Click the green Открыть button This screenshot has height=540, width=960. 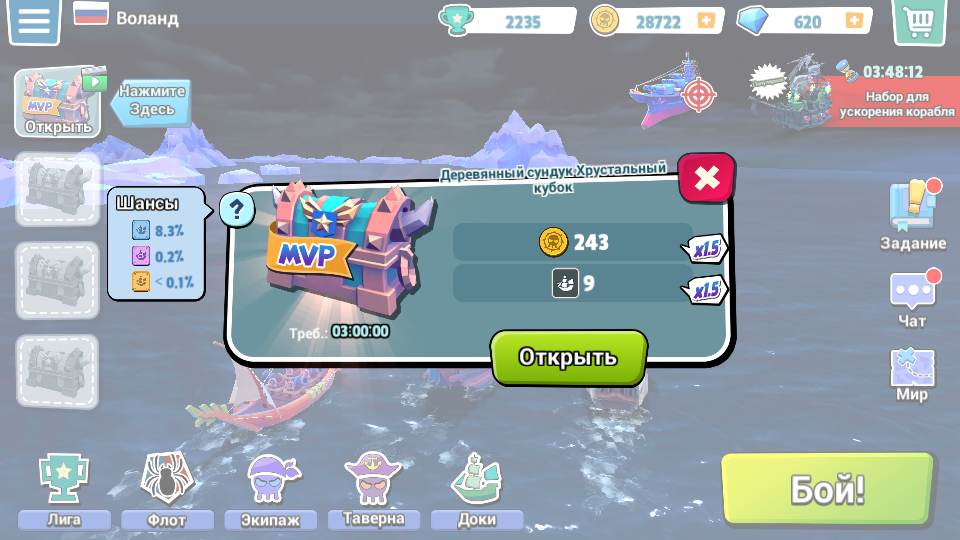tap(568, 357)
